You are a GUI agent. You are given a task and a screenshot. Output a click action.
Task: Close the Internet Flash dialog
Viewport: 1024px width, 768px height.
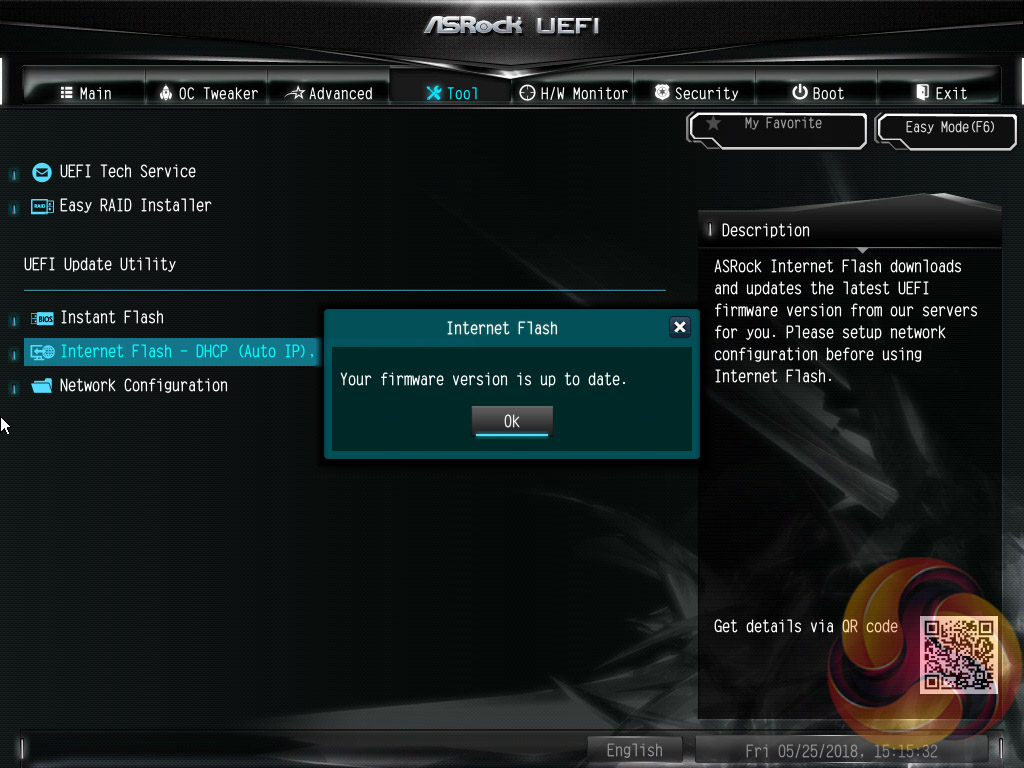tap(680, 327)
